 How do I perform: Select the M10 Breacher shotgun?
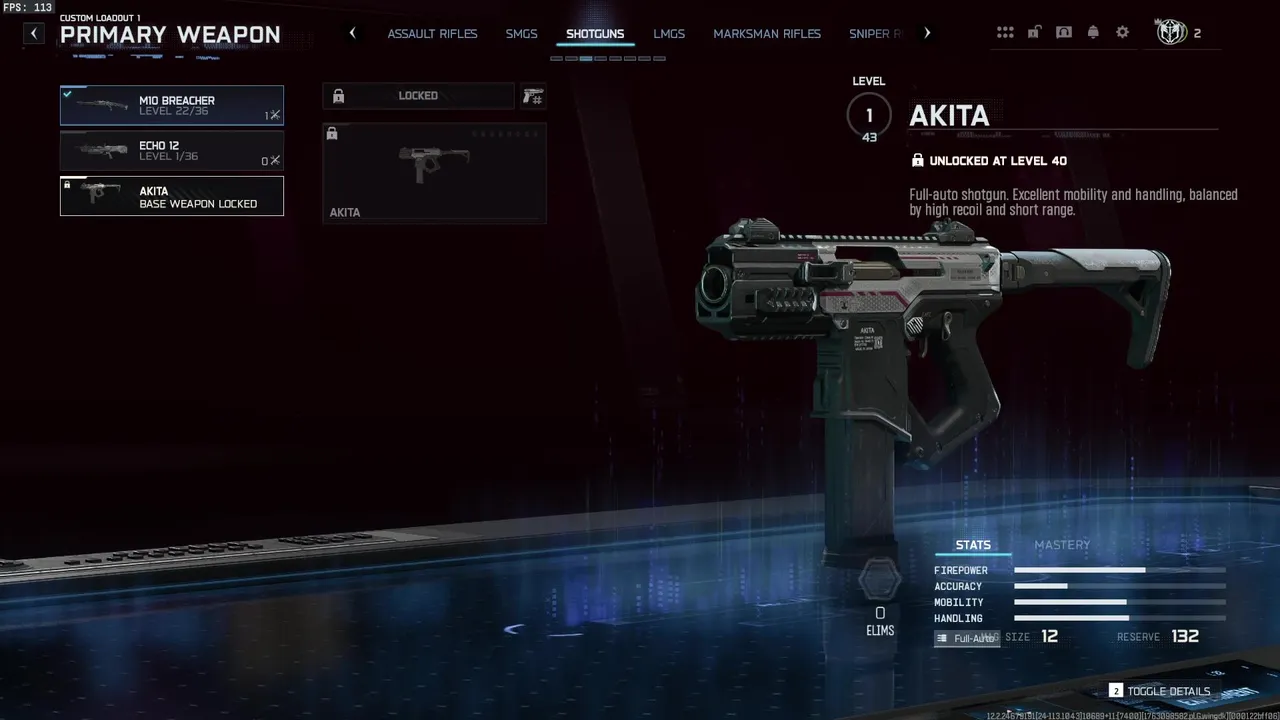pyautogui.click(x=171, y=105)
